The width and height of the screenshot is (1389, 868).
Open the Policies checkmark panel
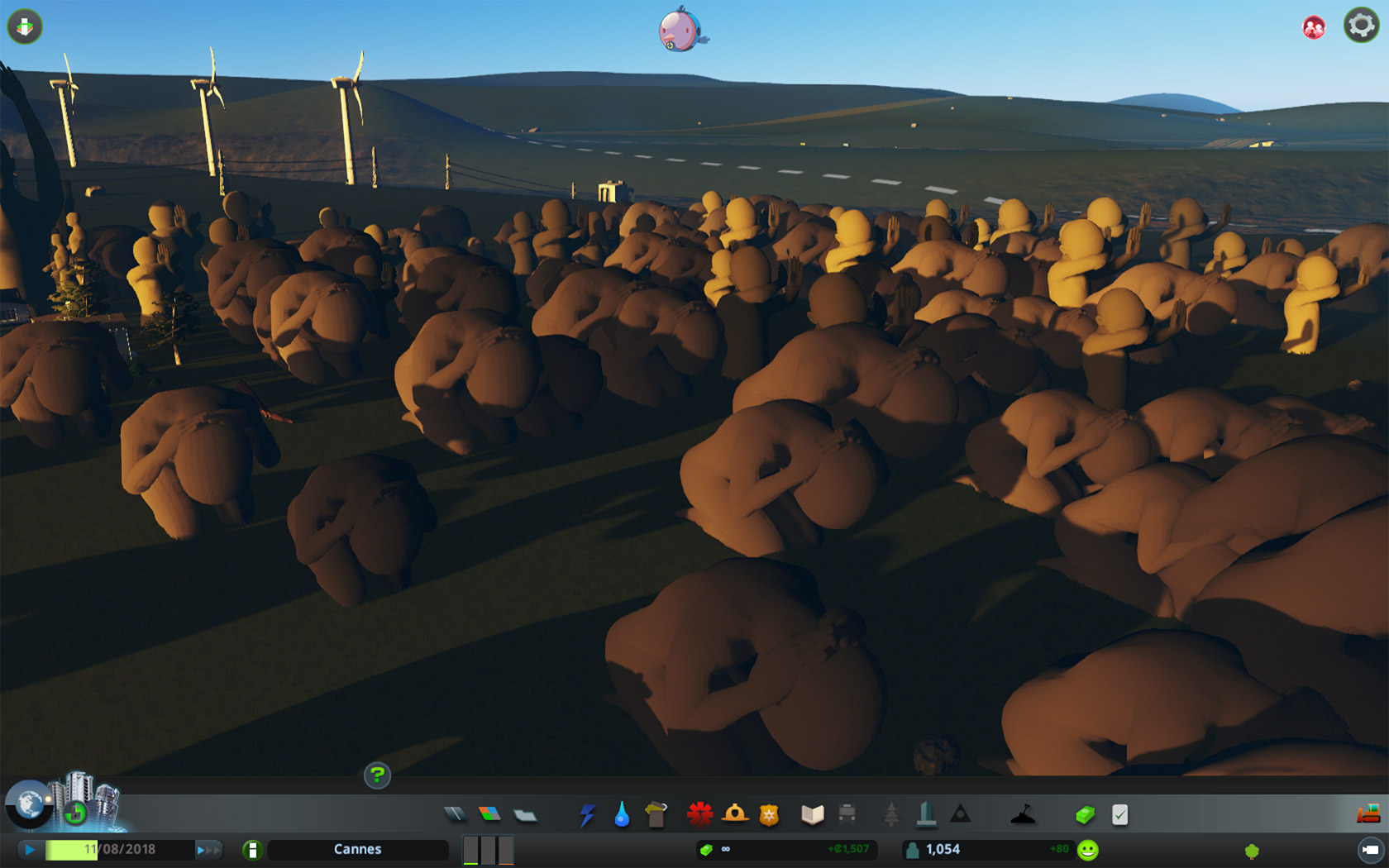point(1119,815)
